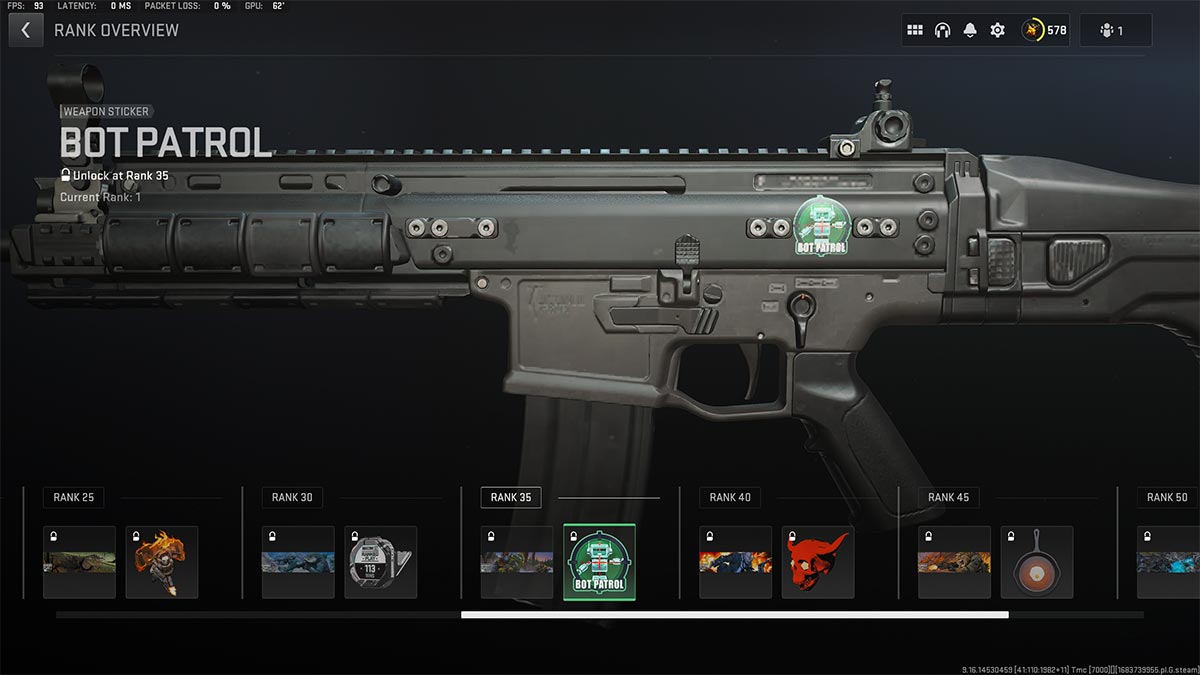Open voice channel headset settings
This screenshot has height=675, width=1200.
coord(942,30)
